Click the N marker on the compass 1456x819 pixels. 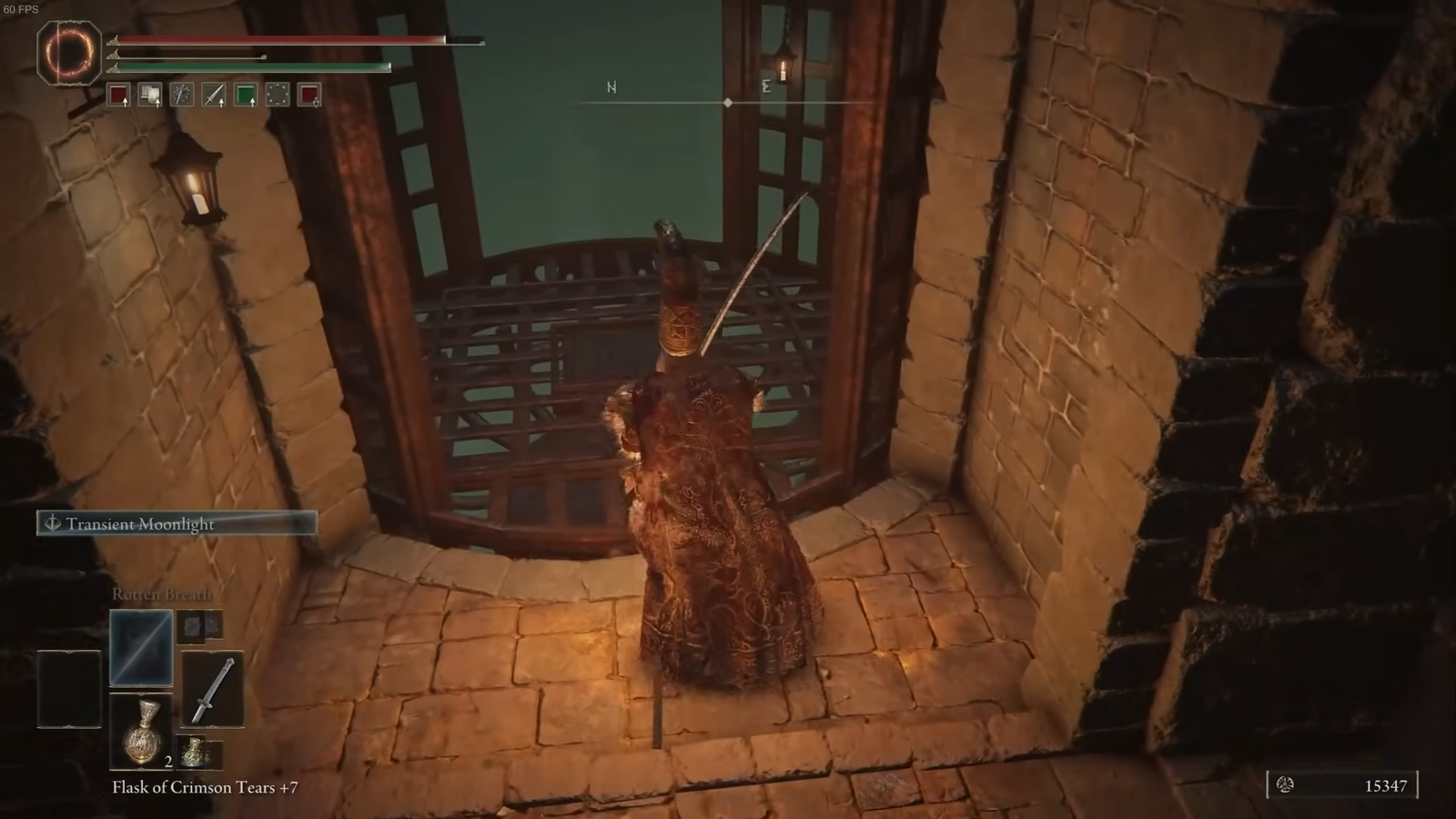612,88
